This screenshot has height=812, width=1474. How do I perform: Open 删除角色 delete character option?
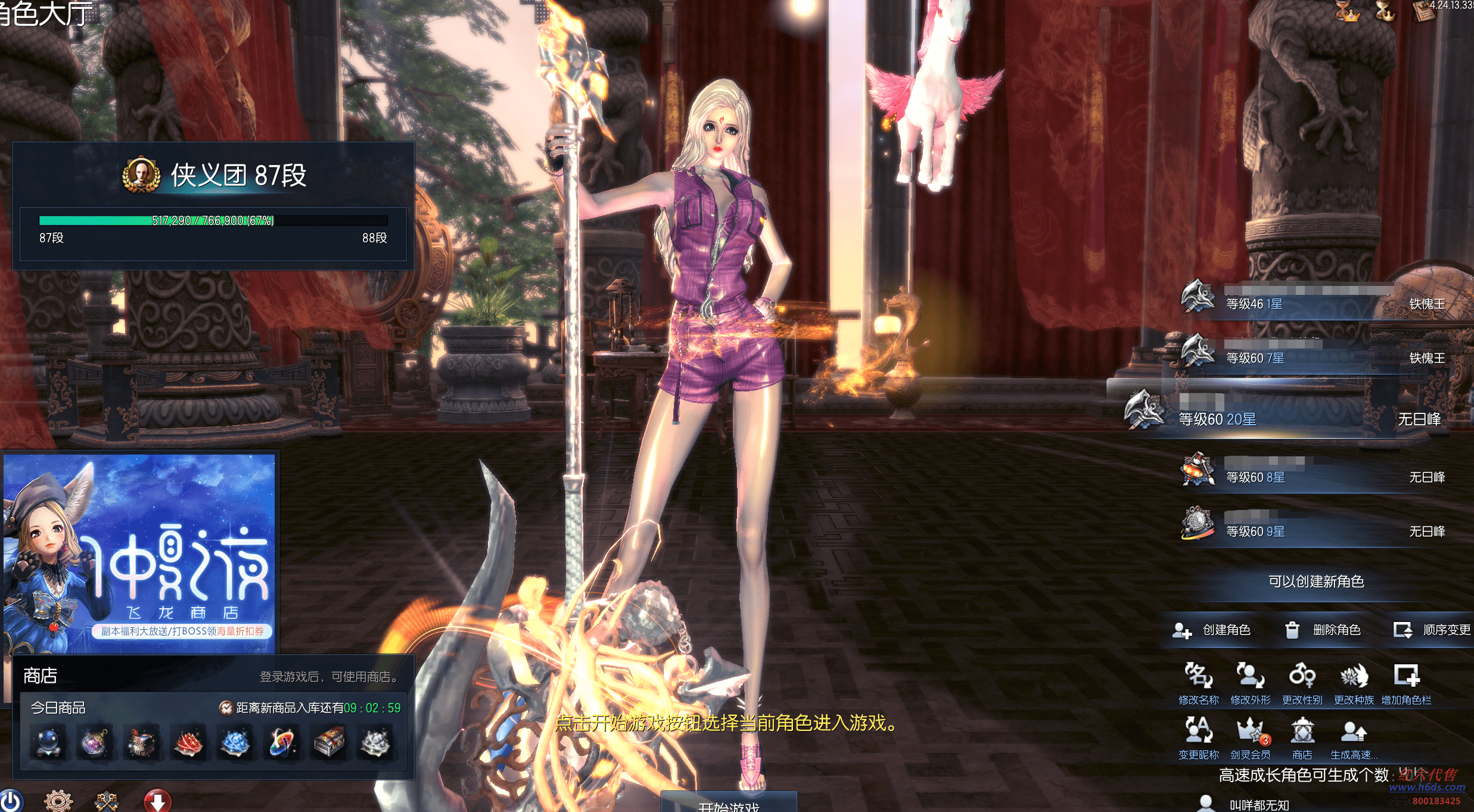coord(1323,630)
